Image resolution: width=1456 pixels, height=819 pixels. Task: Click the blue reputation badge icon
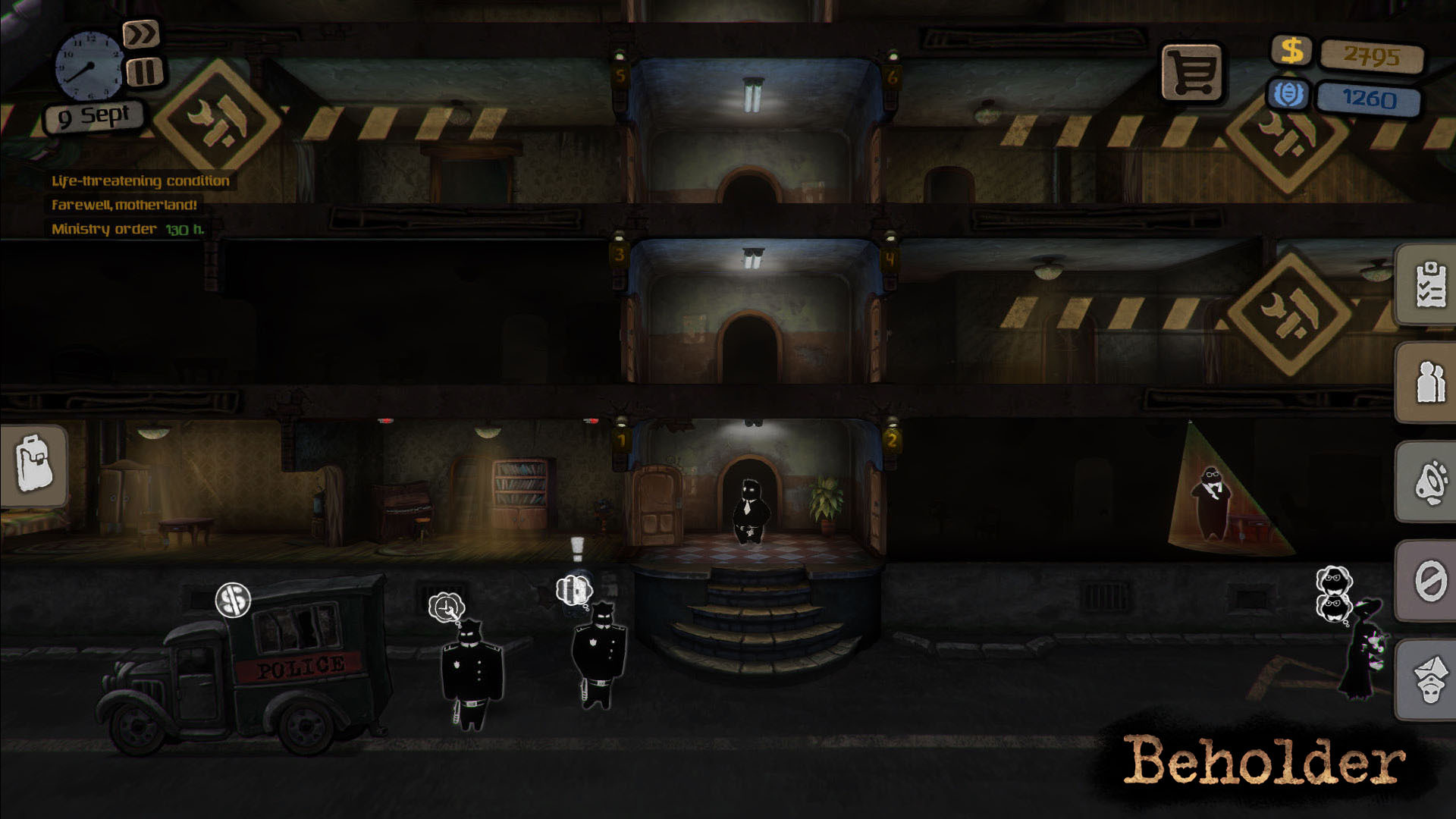tap(1288, 95)
